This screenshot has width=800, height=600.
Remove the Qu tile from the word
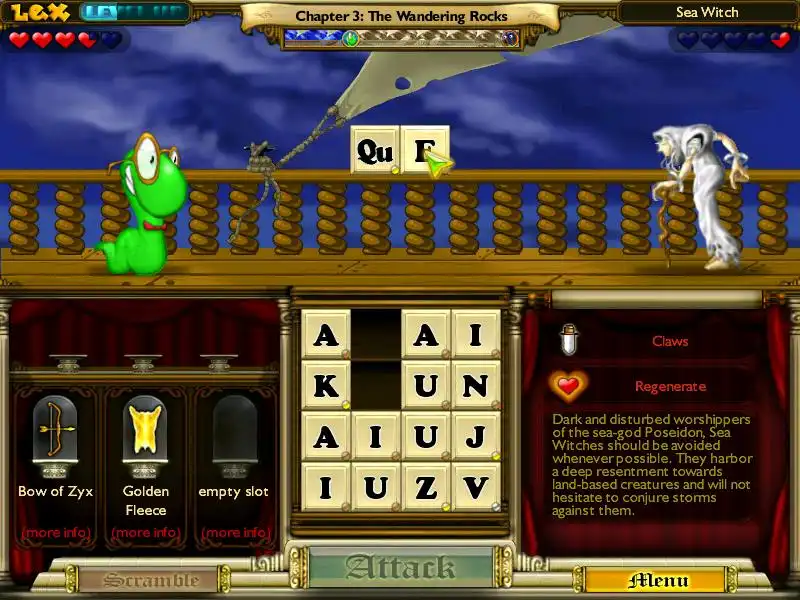(375, 151)
